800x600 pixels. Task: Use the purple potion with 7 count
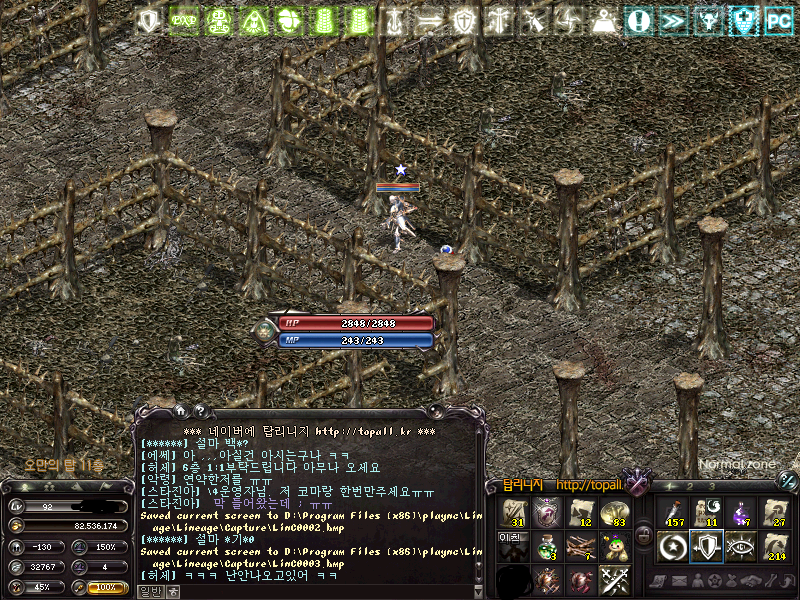click(740, 512)
